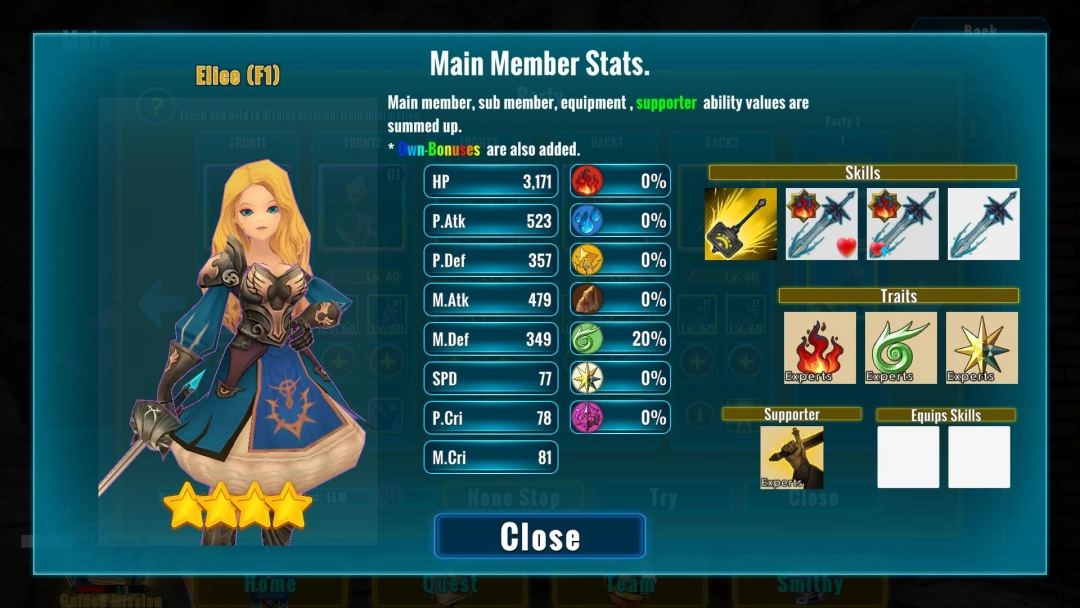1080x608 pixels.
Task: Select the golden hammer skill icon
Action: pyautogui.click(x=741, y=224)
